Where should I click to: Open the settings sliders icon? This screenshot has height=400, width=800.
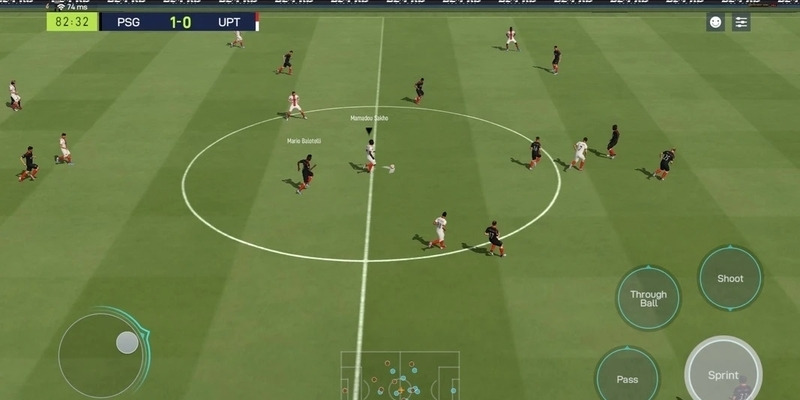pyautogui.click(x=741, y=22)
